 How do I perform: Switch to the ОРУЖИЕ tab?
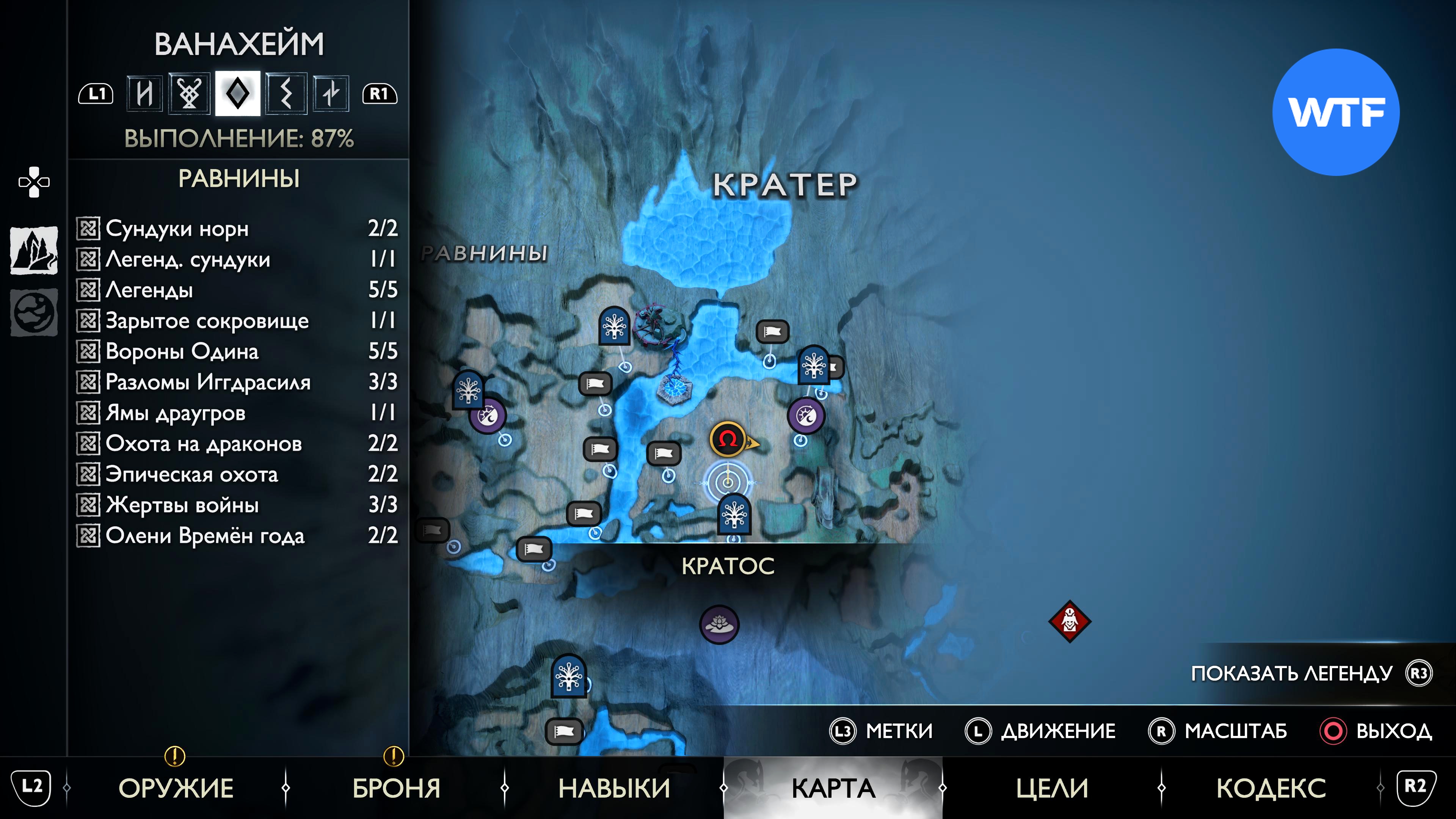(x=176, y=788)
